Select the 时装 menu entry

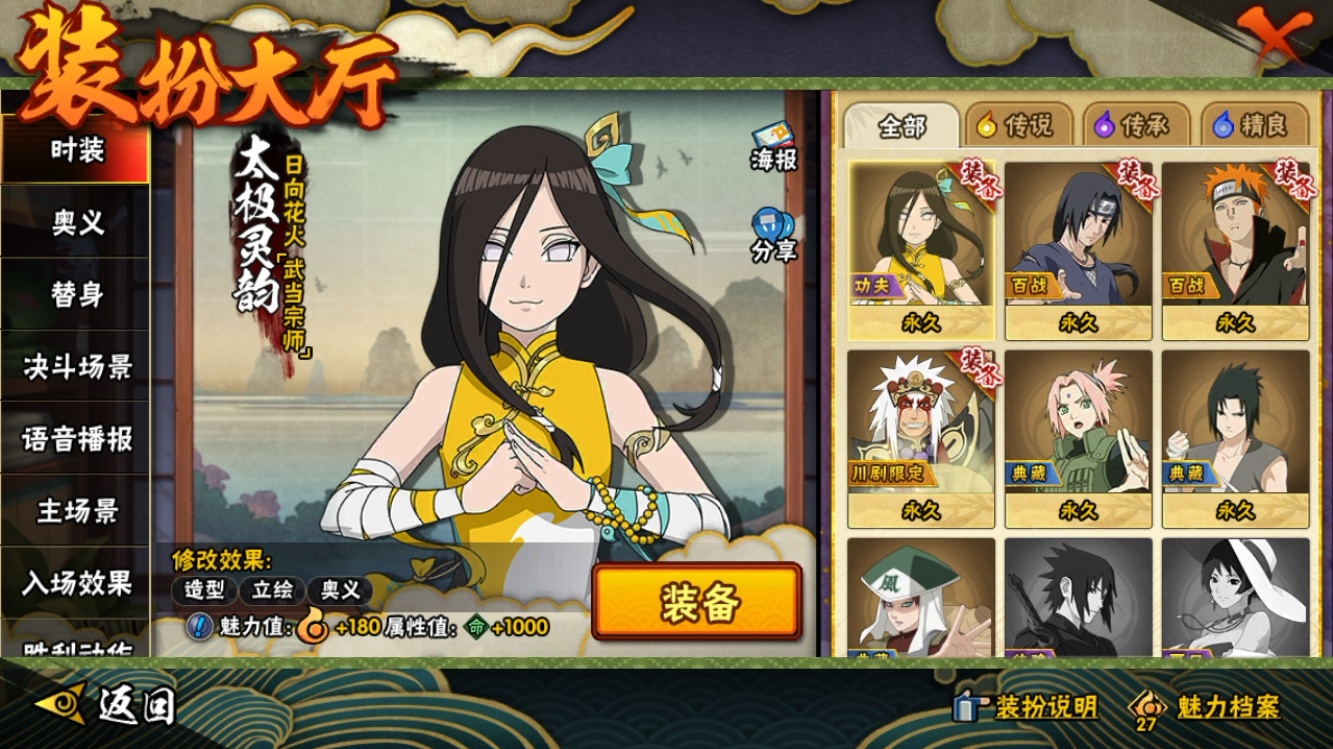pos(76,151)
